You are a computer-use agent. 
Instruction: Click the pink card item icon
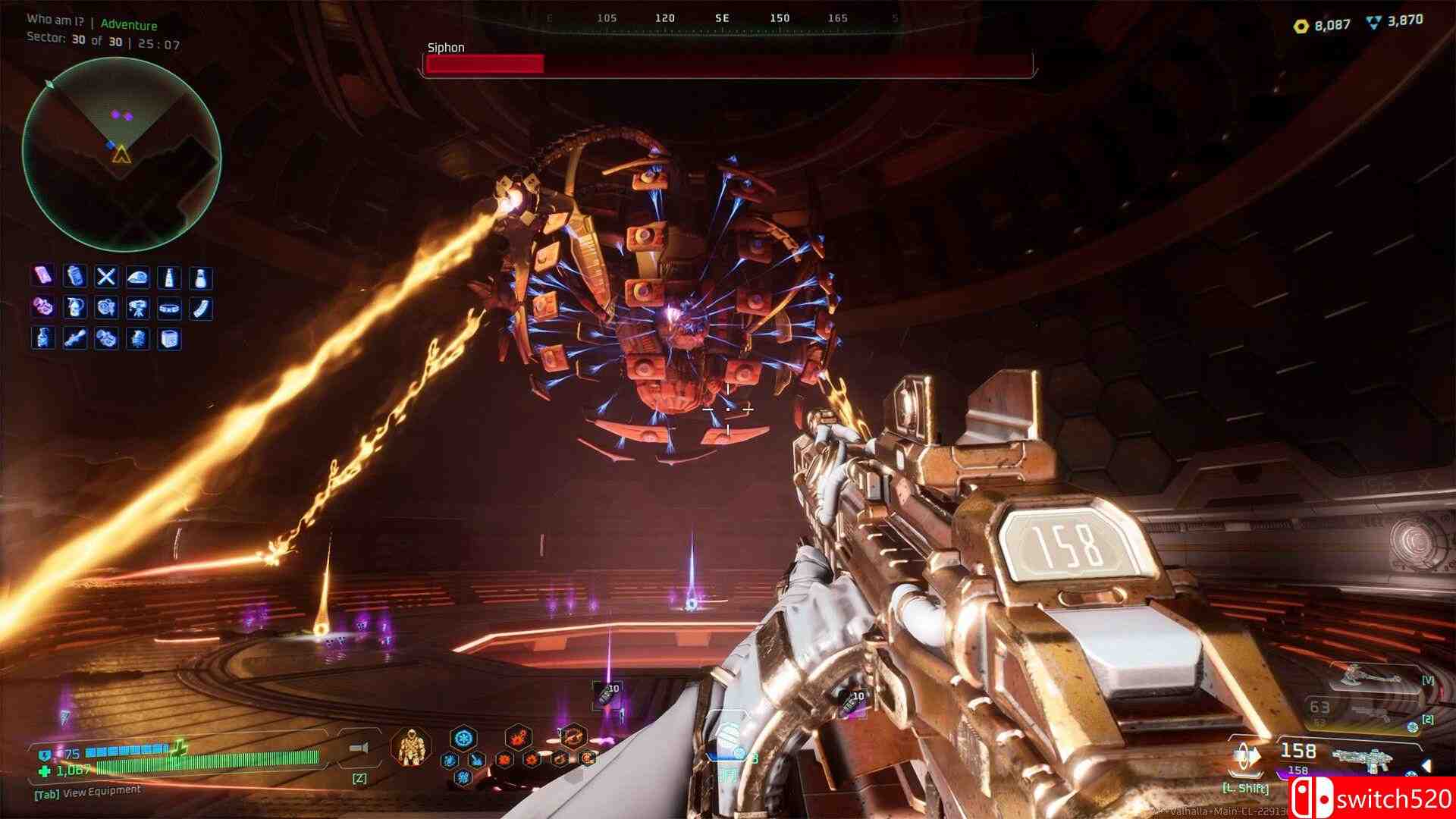(x=42, y=277)
